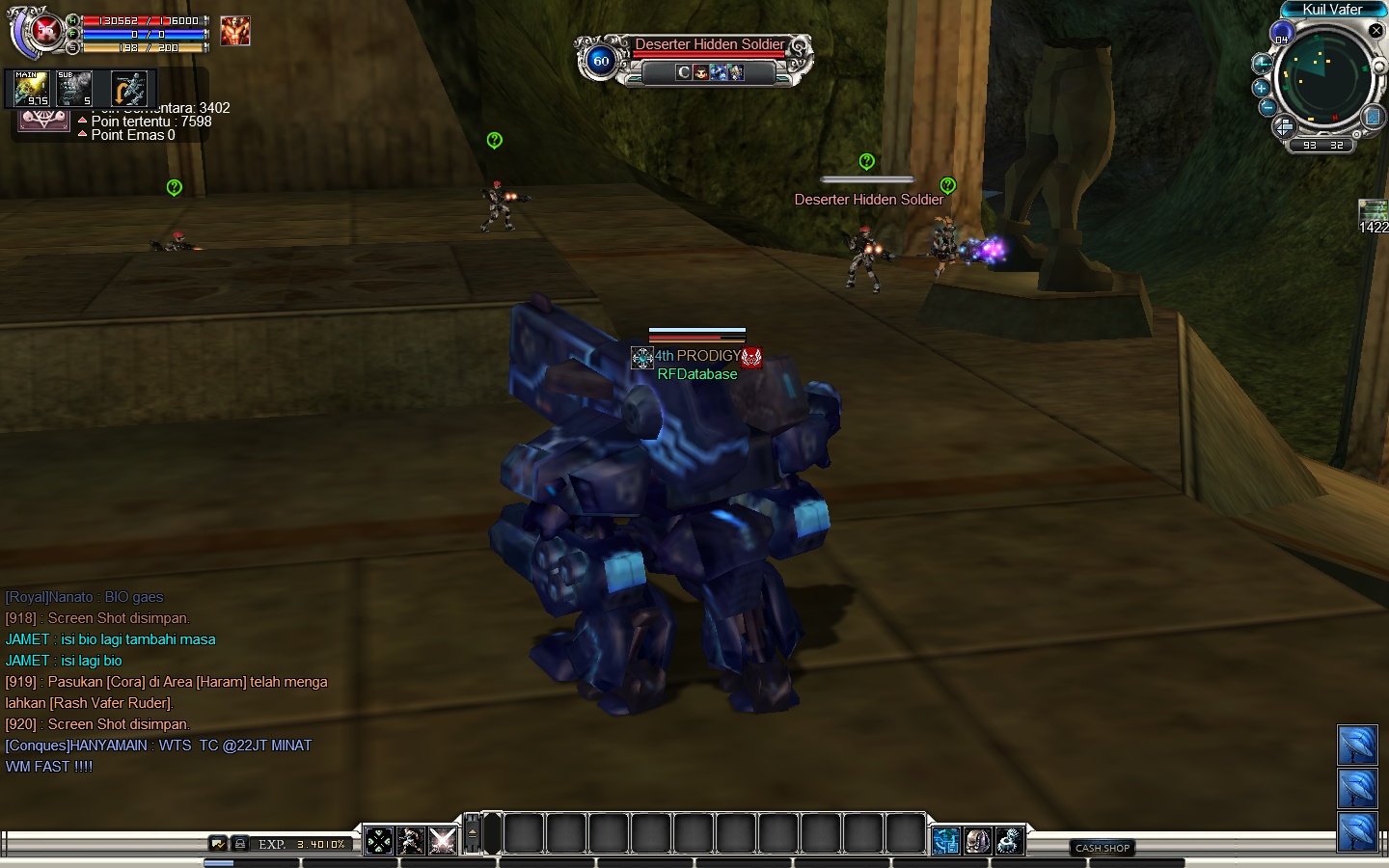Image resolution: width=1389 pixels, height=868 pixels.
Task: Zoom out the minimap with minus button
Action: 1267,106
